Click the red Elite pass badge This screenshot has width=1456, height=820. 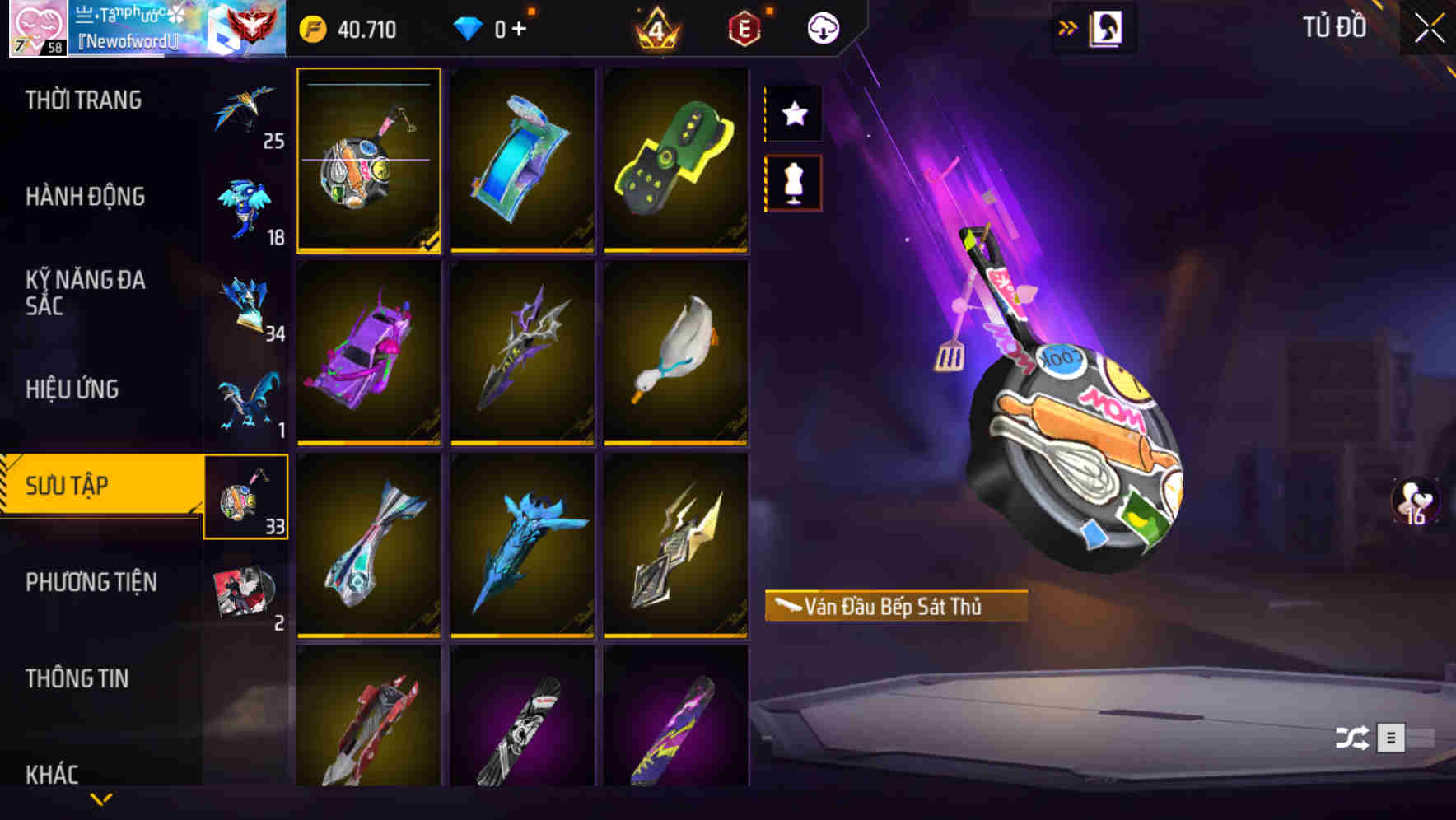pos(744,28)
